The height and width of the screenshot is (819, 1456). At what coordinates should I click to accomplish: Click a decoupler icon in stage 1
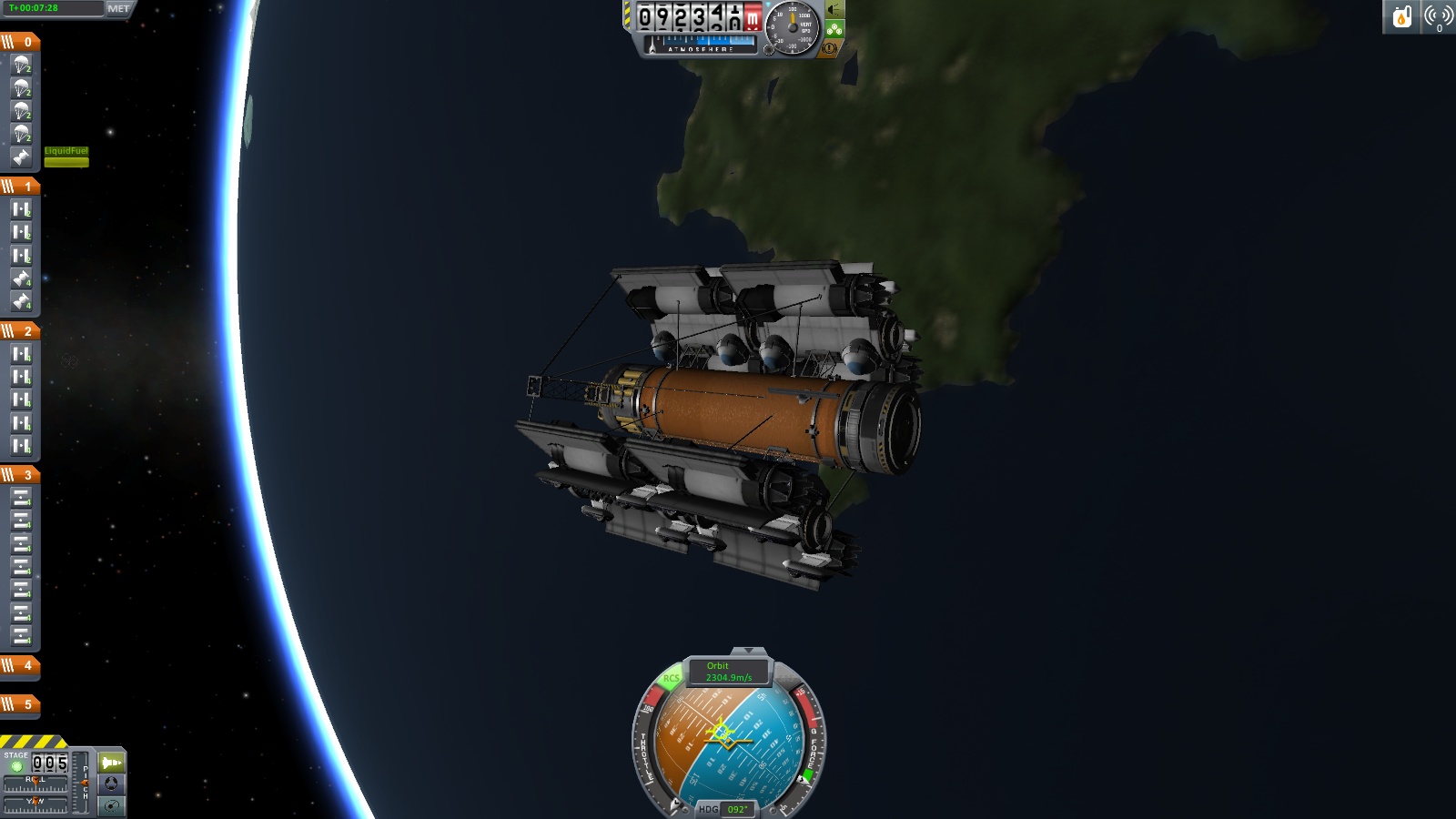22,211
